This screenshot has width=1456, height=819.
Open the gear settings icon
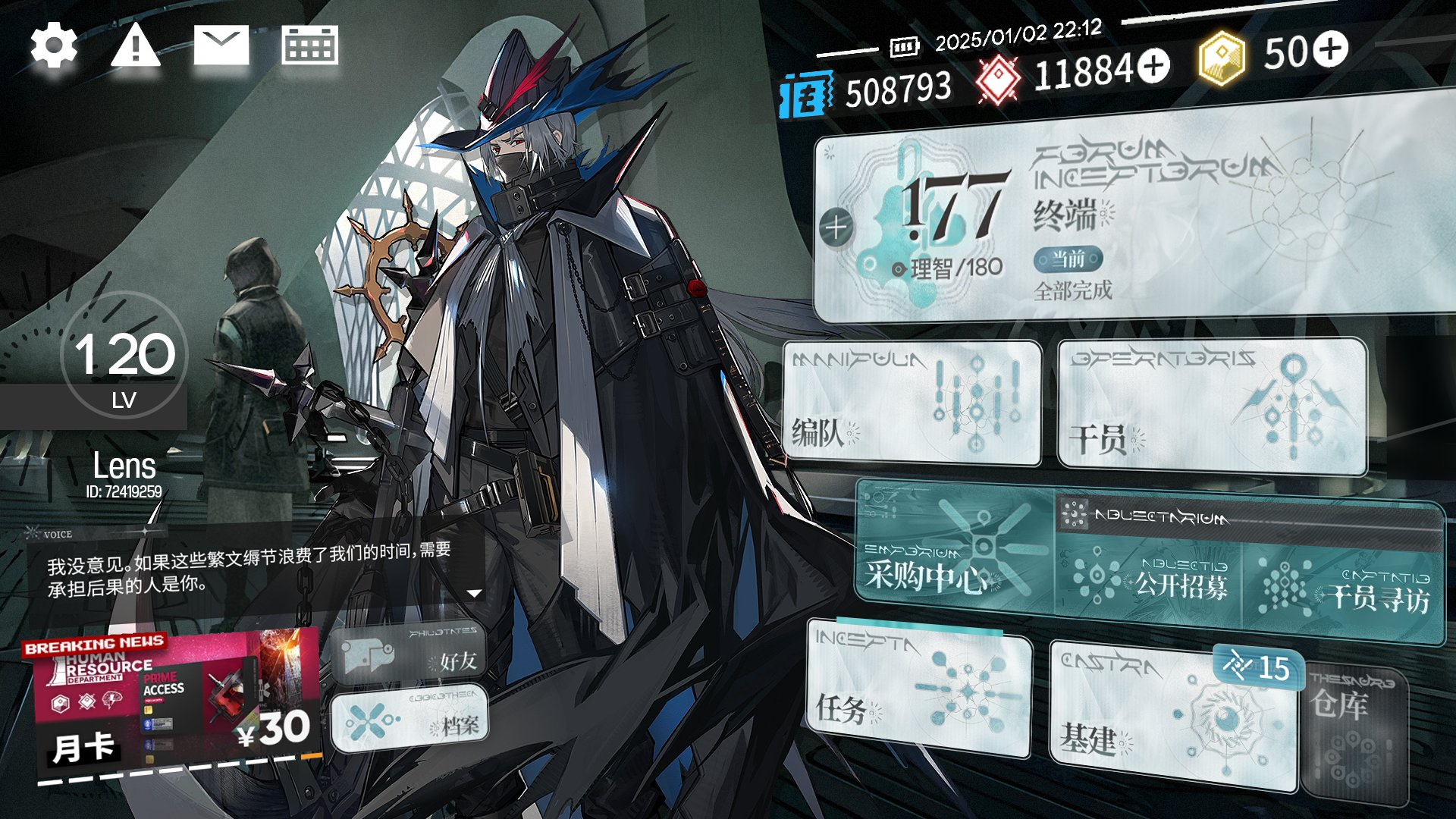pyautogui.click(x=54, y=45)
